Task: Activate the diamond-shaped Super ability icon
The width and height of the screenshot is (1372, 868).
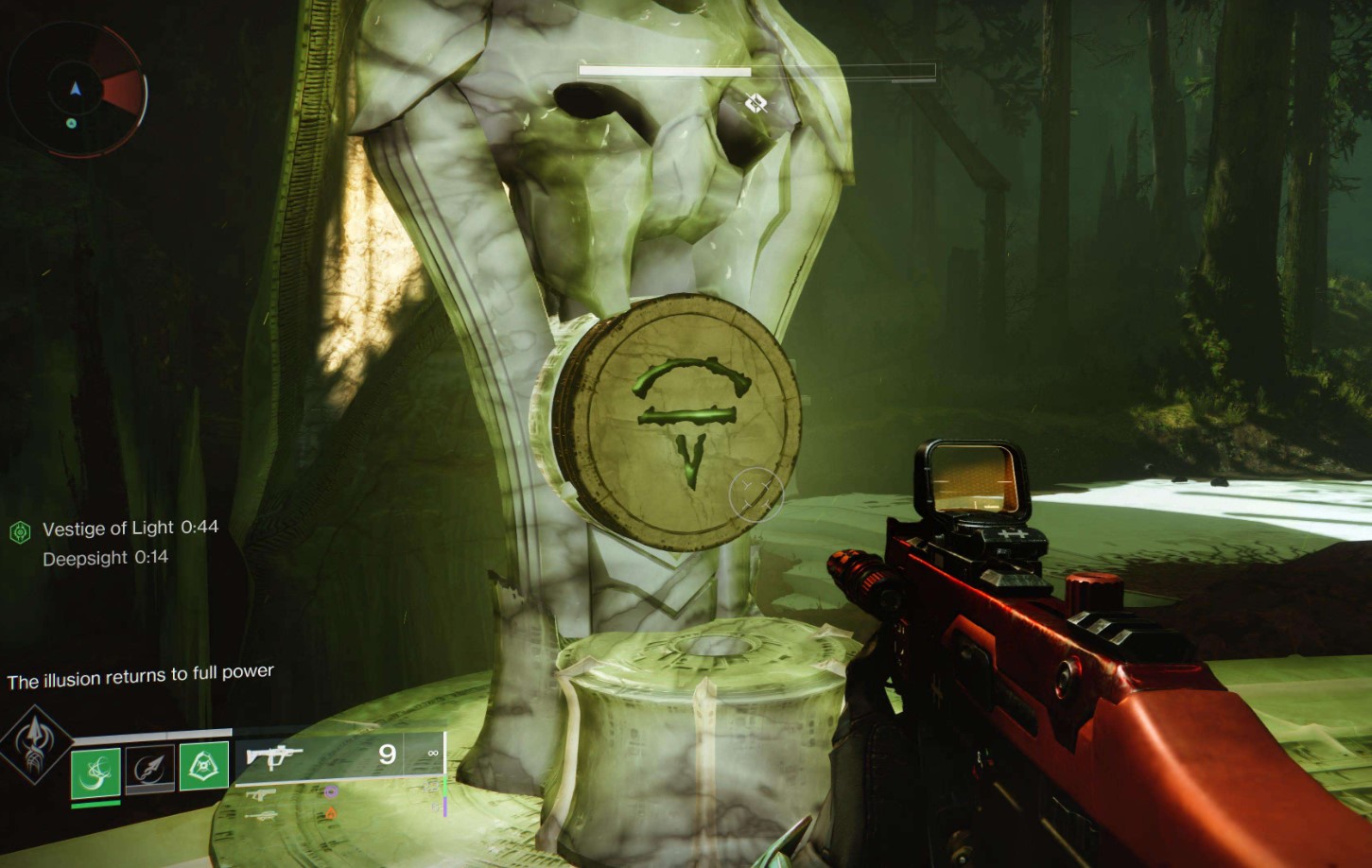Action: [x=35, y=744]
